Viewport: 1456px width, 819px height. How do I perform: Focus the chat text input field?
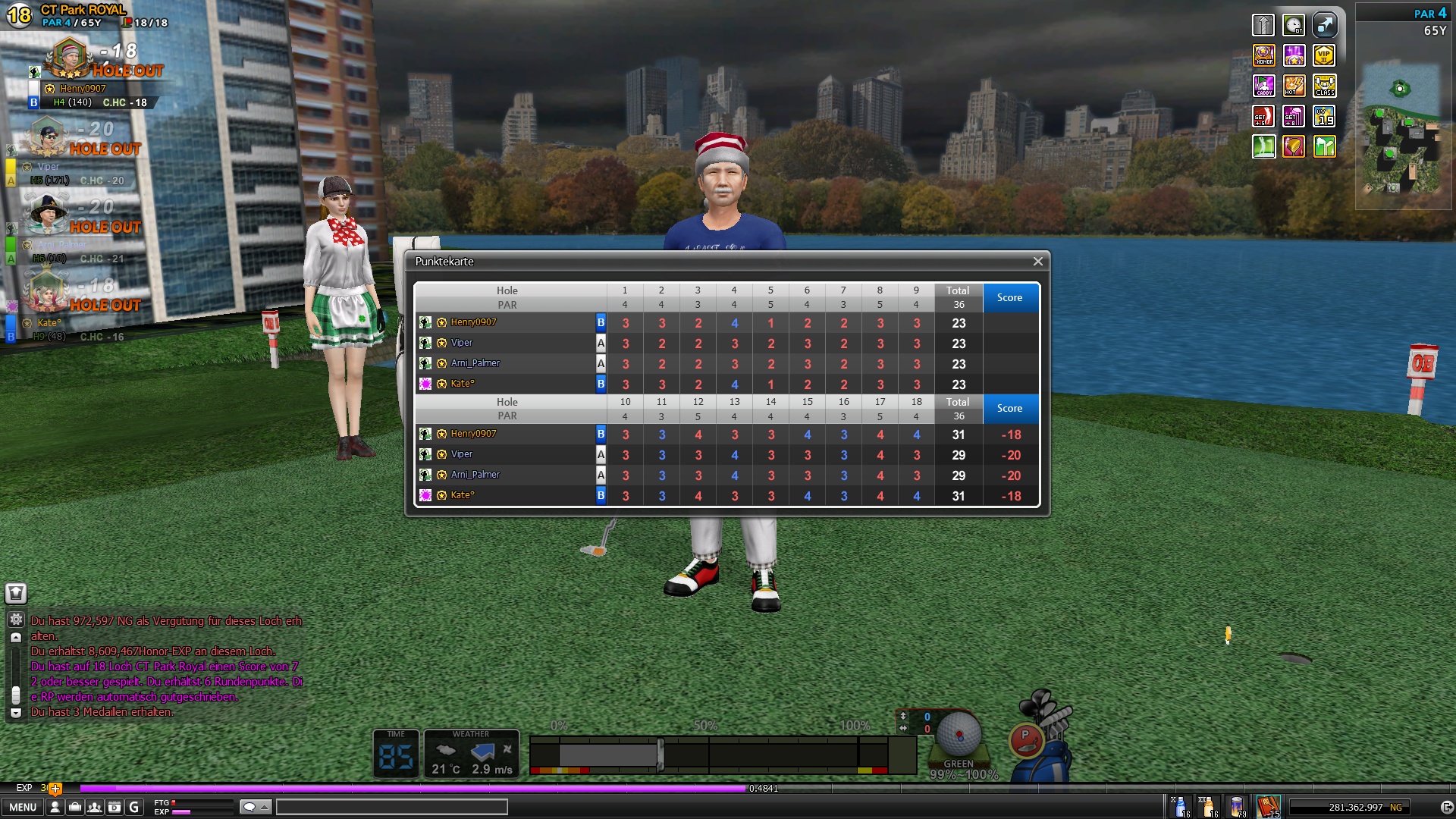[391, 807]
